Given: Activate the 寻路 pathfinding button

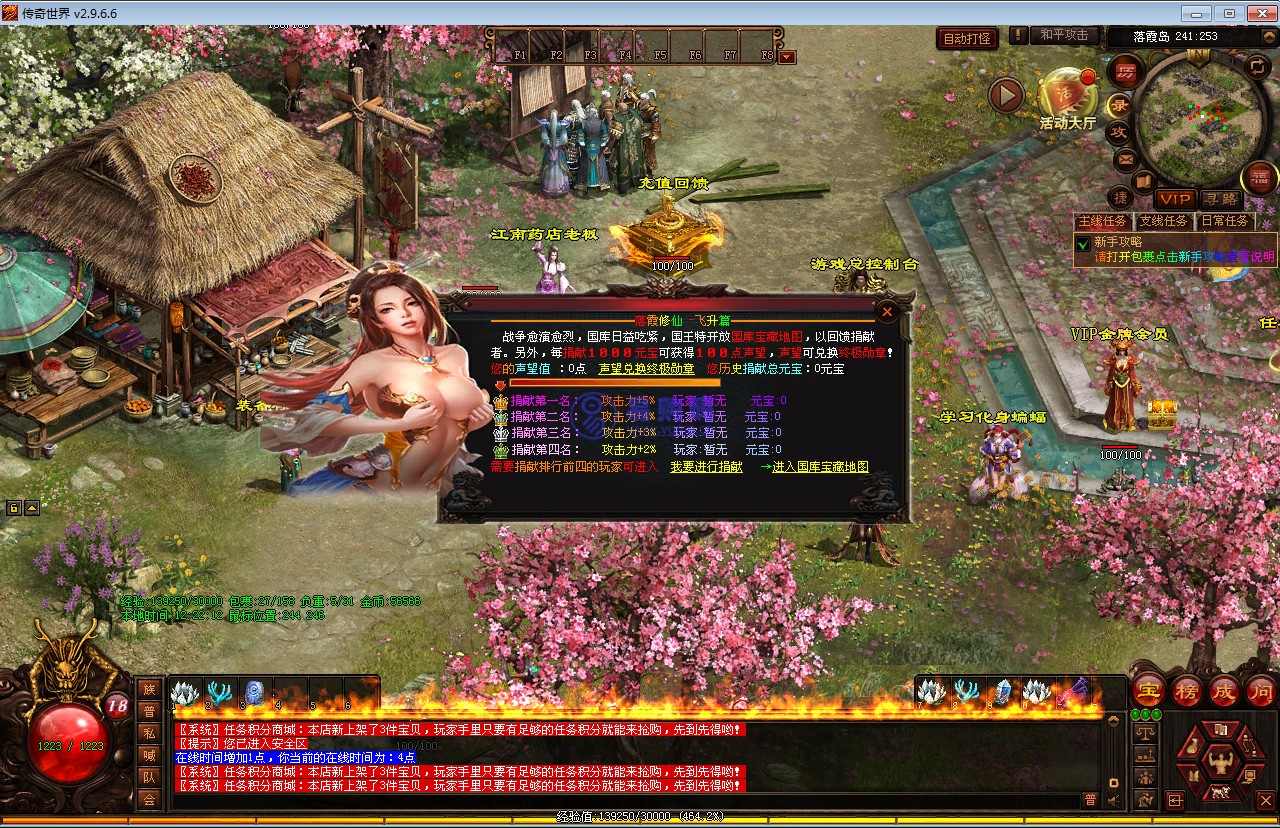Looking at the screenshot, I should point(1220,200).
